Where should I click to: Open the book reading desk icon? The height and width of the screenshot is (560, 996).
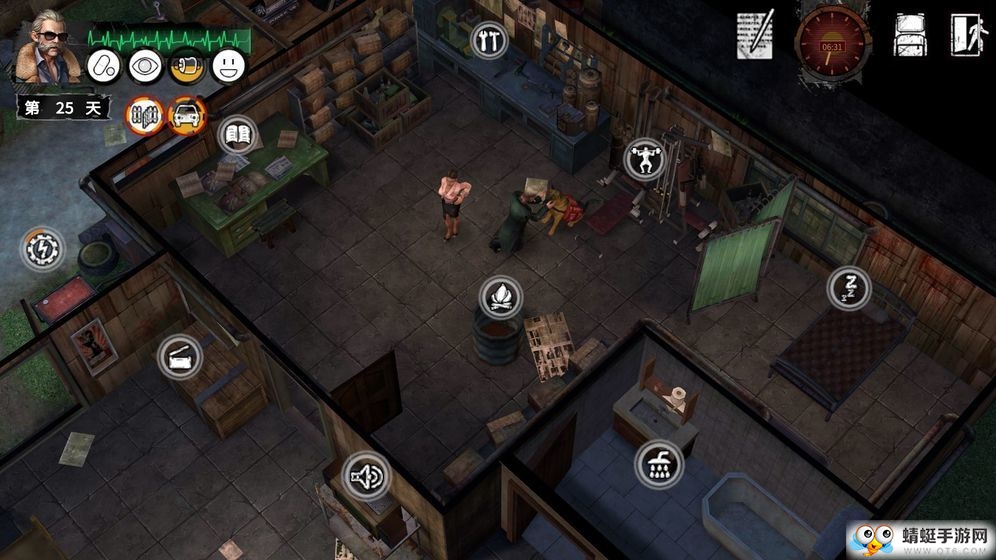pos(237,134)
